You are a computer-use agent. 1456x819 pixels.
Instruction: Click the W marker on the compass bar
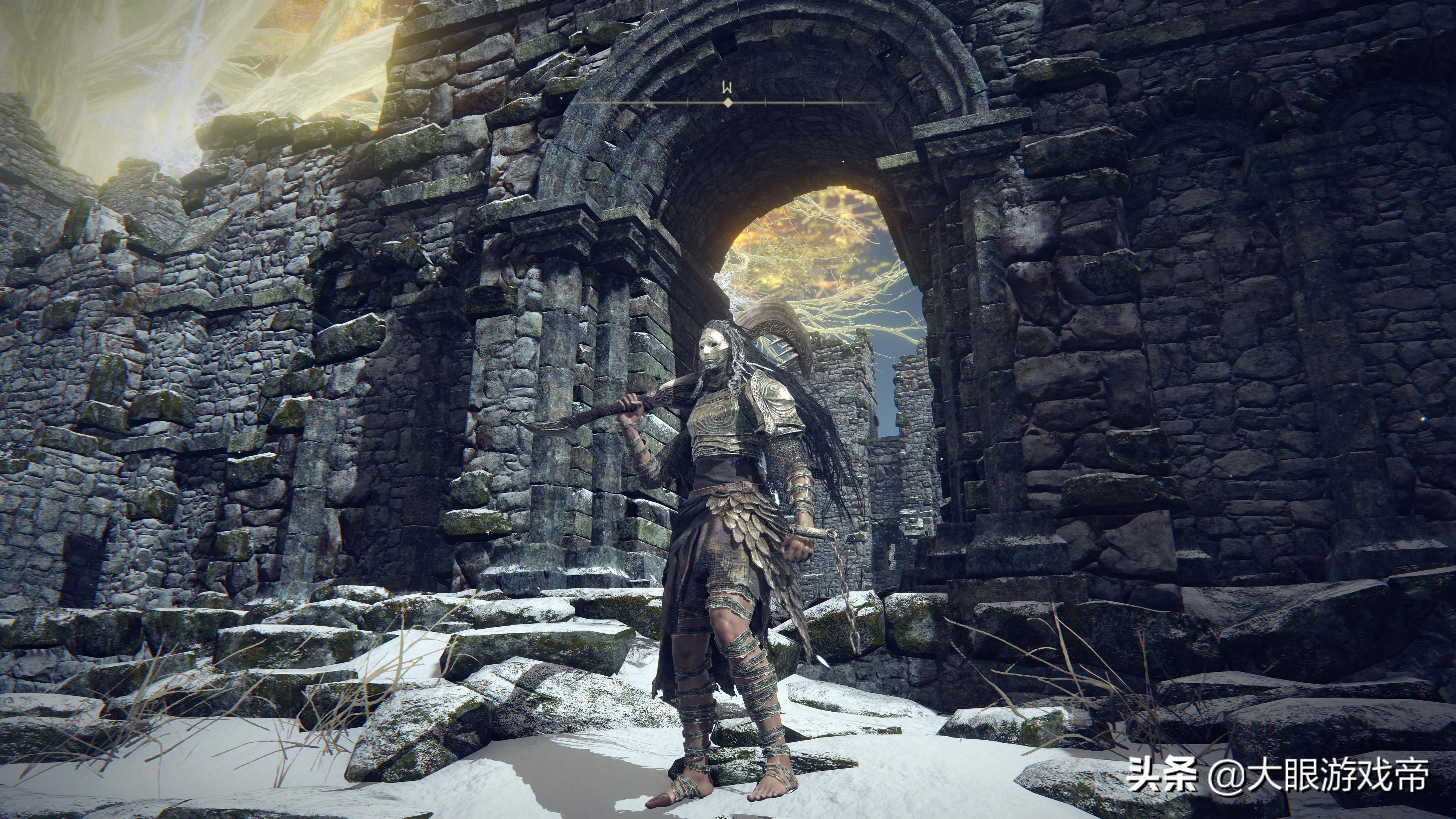coord(727,88)
